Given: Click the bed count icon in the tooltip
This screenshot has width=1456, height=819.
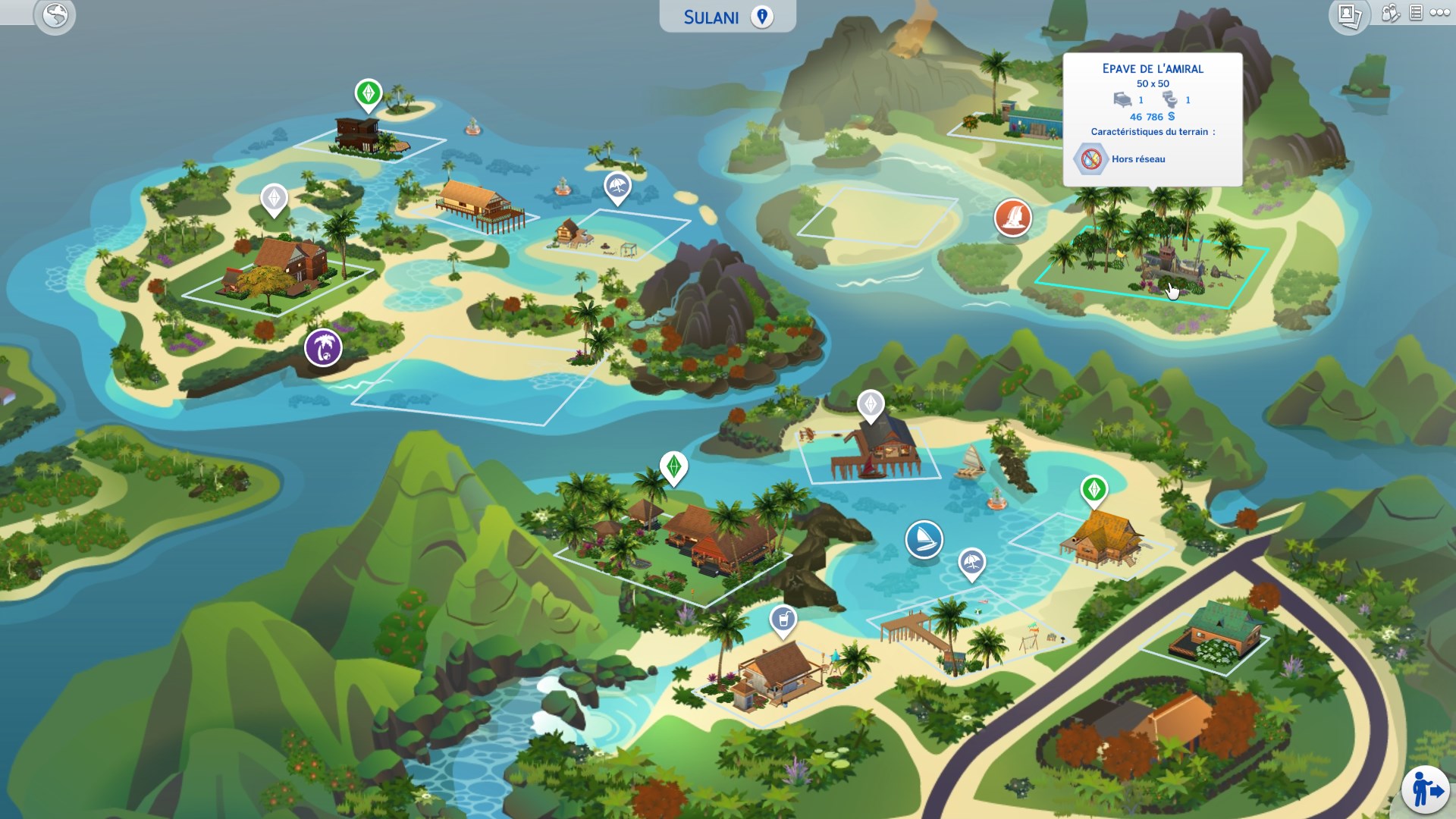Looking at the screenshot, I should coord(1122,99).
